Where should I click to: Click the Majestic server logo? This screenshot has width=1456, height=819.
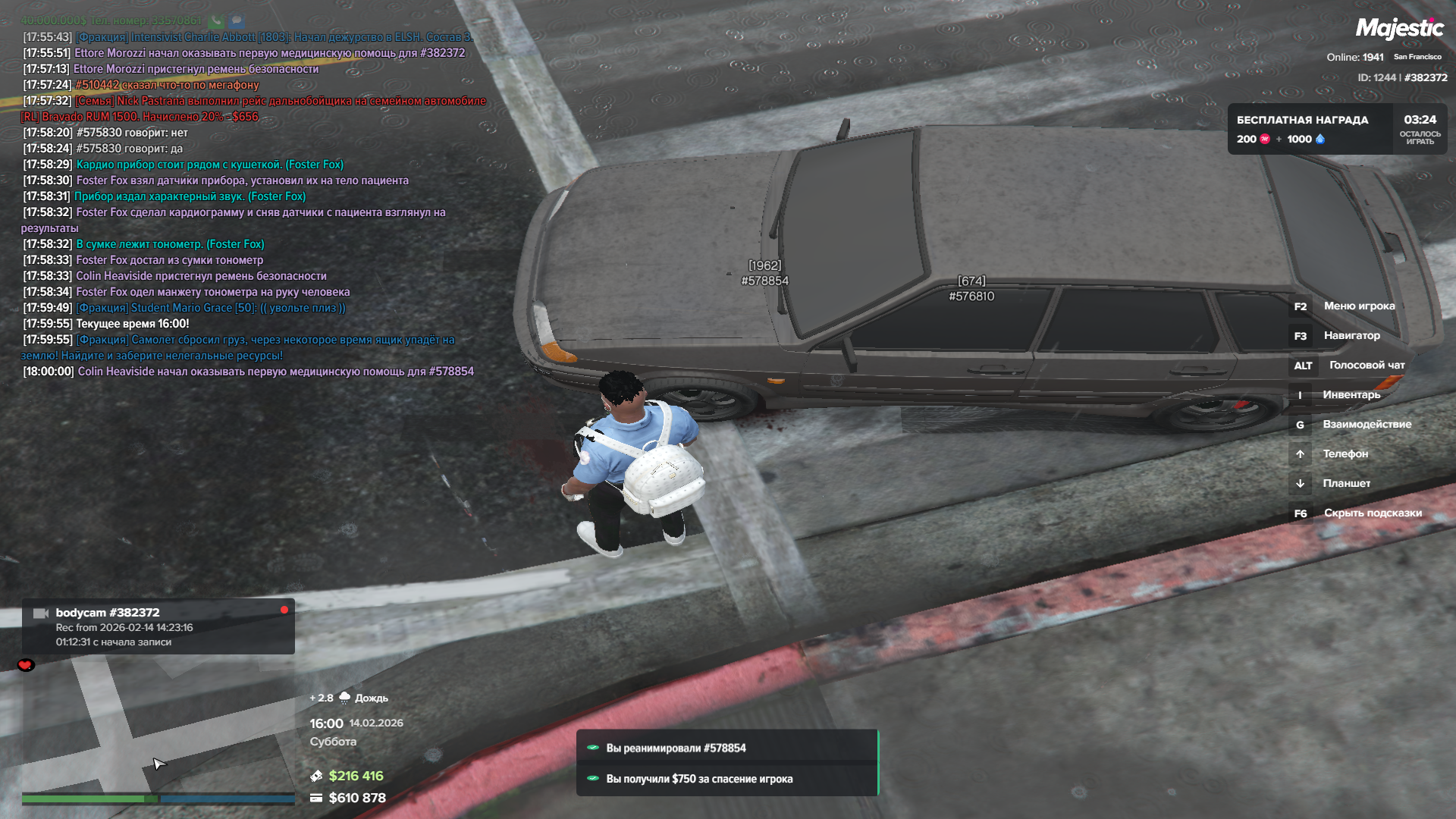pos(1399,29)
